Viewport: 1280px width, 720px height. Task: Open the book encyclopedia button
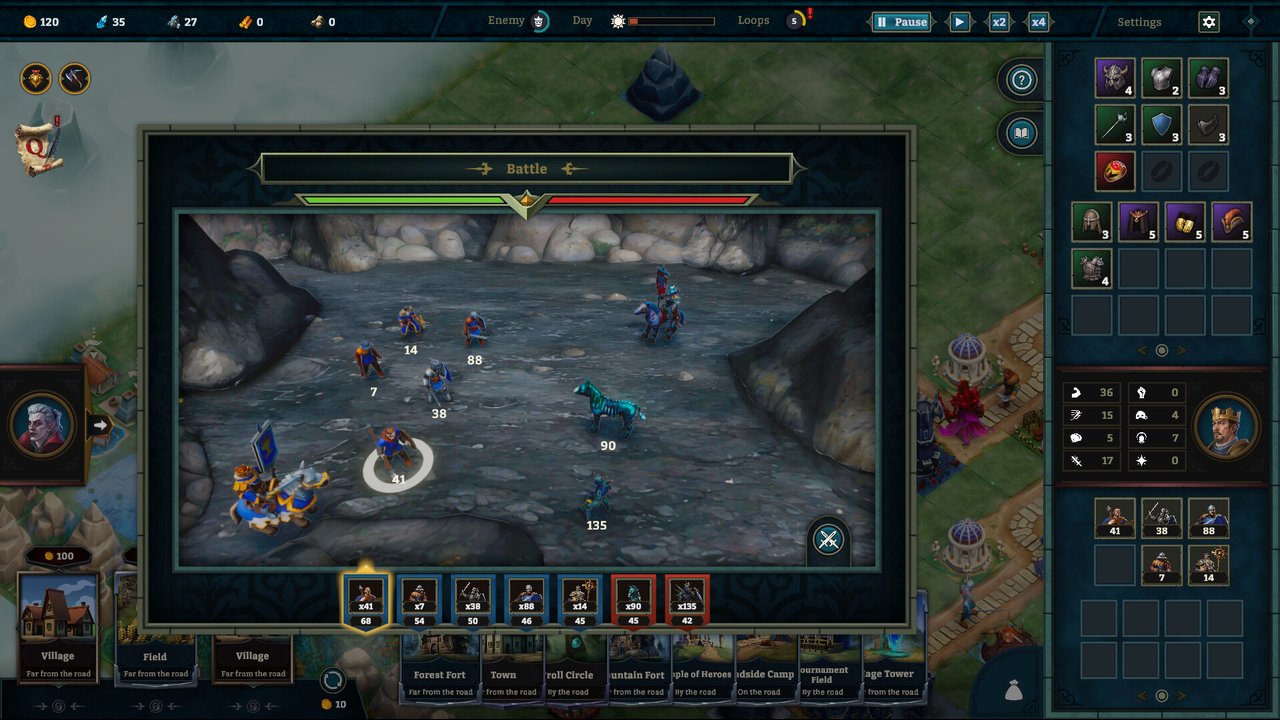(x=1021, y=133)
